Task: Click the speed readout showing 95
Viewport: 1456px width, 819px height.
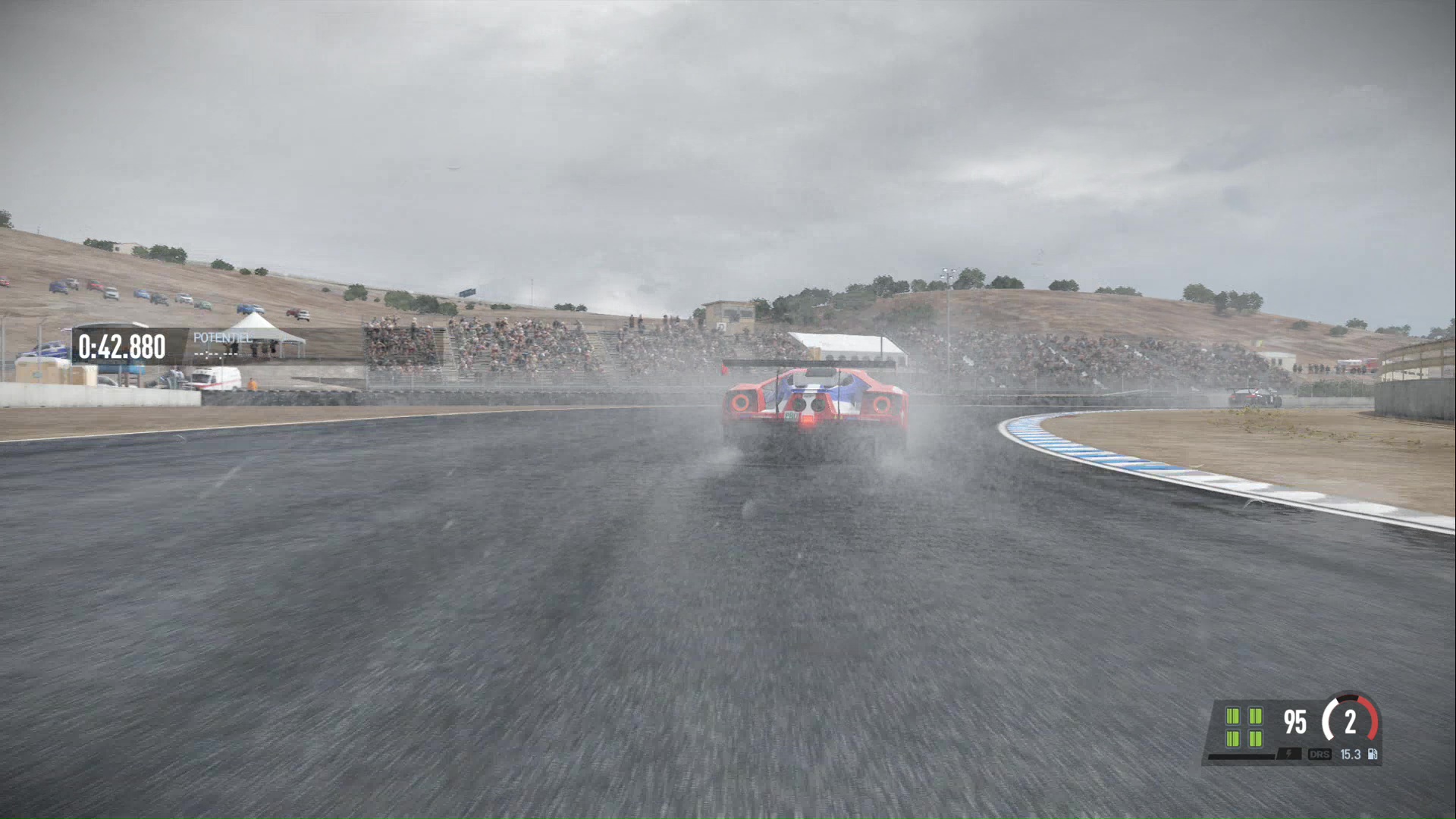Action: point(1294,721)
